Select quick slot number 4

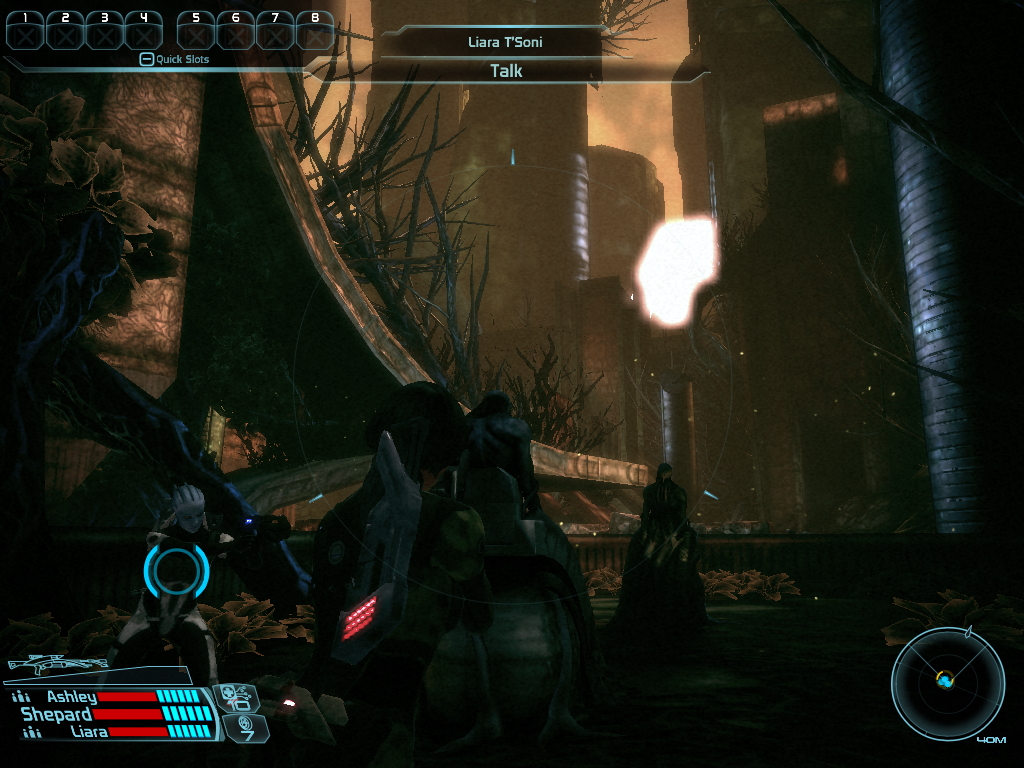coord(144,31)
